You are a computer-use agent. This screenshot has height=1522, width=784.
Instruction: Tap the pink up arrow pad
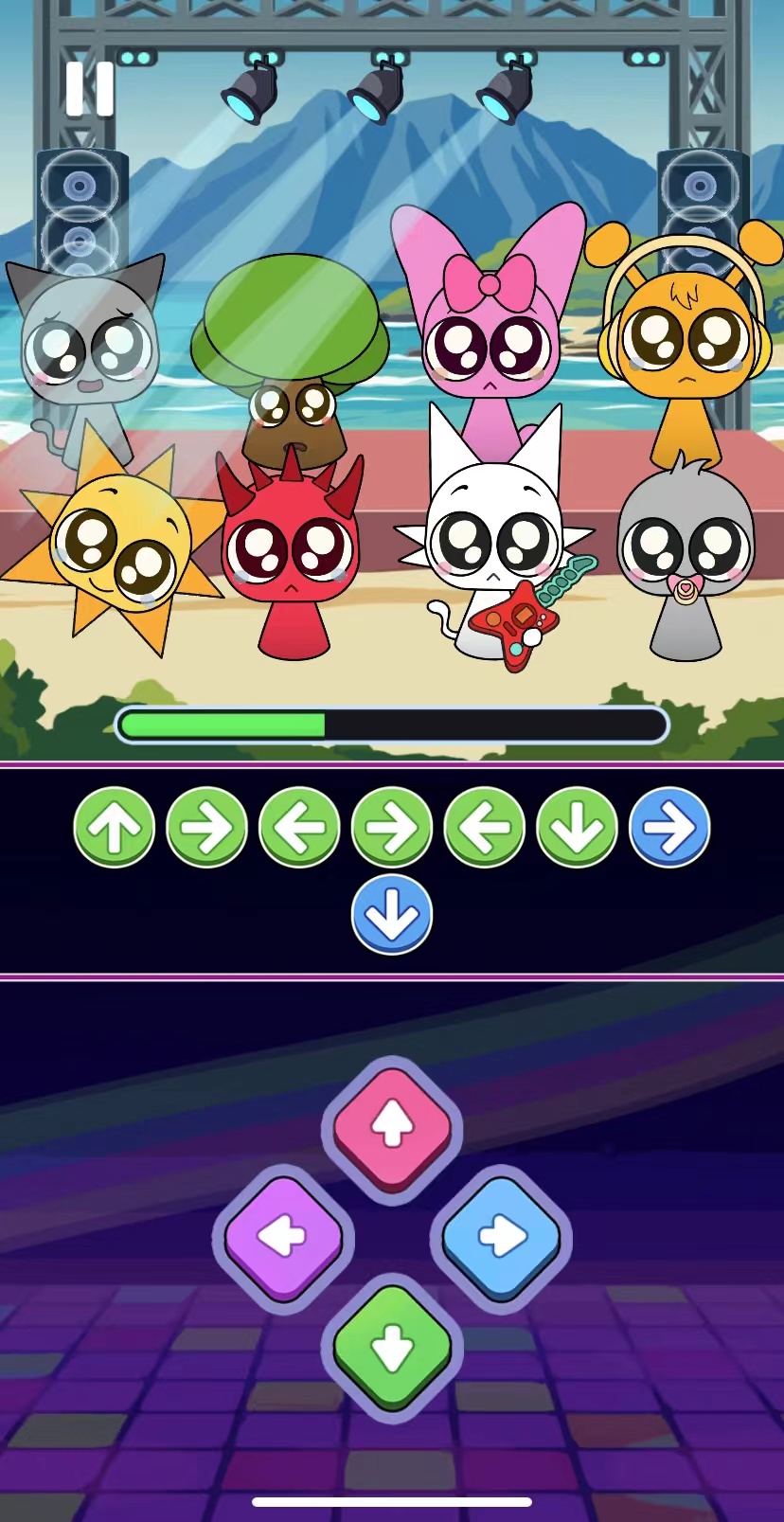pyautogui.click(x=392, y=1127)
